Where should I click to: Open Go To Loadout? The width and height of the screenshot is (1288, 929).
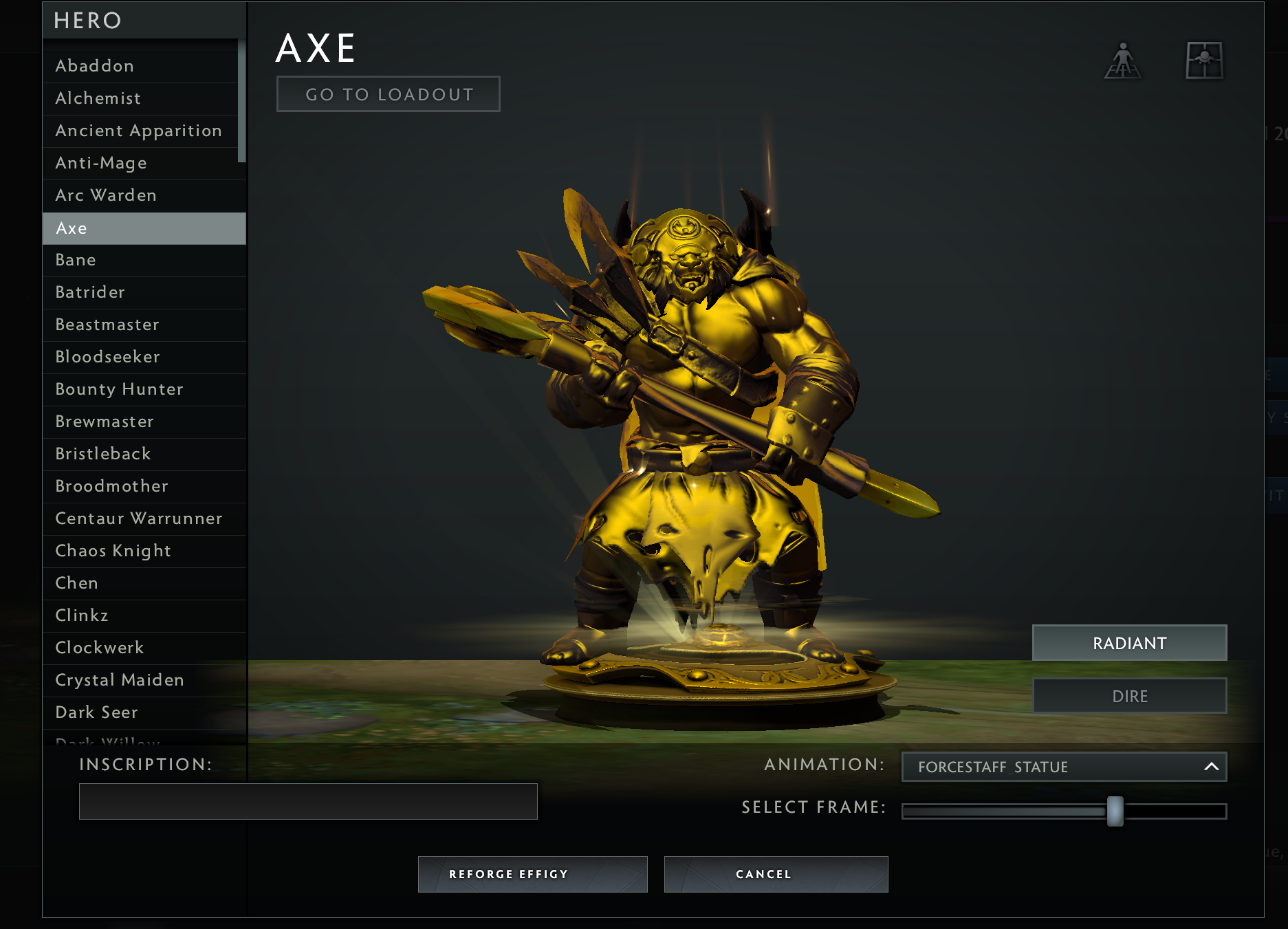(387, 94)
